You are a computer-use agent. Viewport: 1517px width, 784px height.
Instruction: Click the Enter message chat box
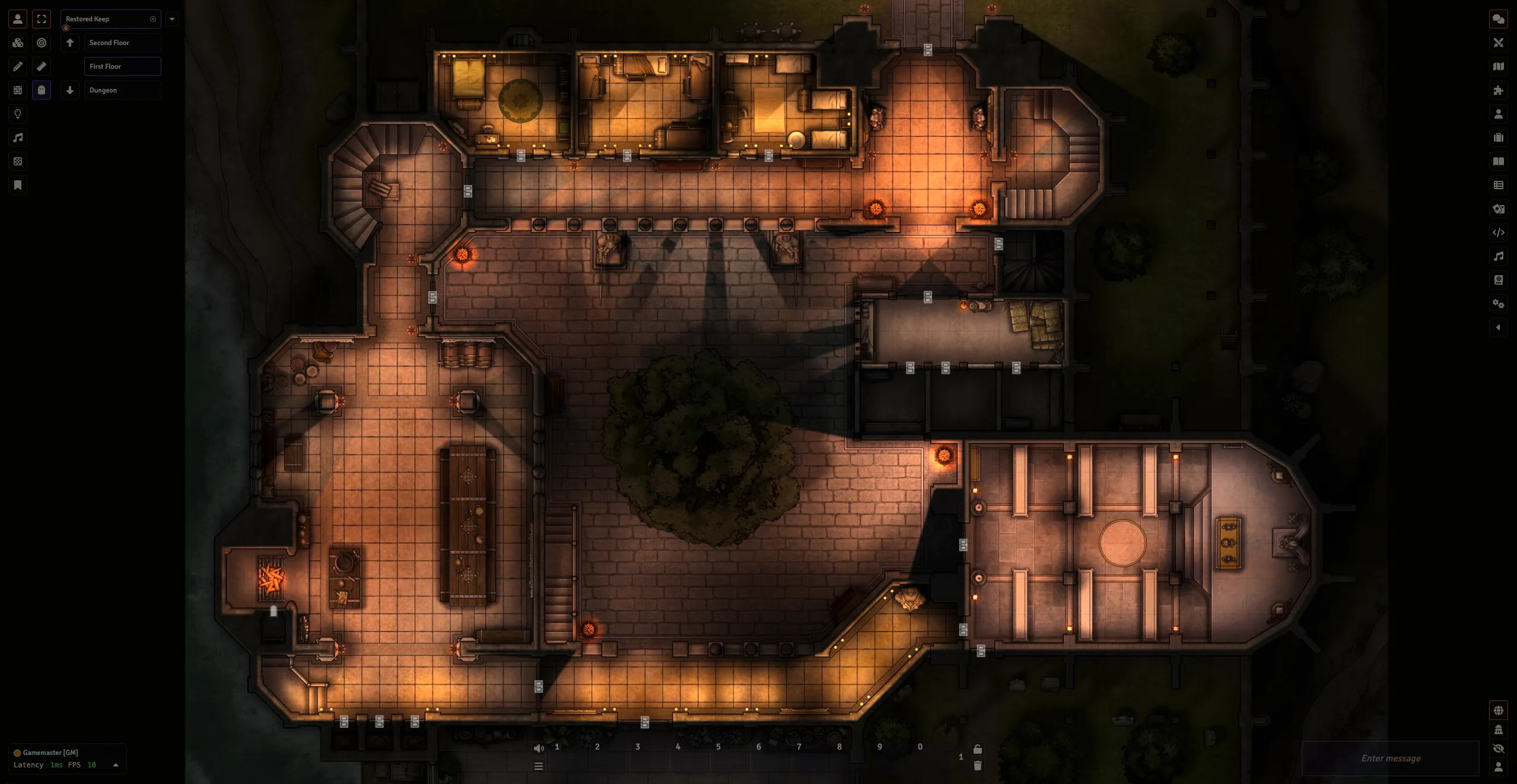point(1390,758)
